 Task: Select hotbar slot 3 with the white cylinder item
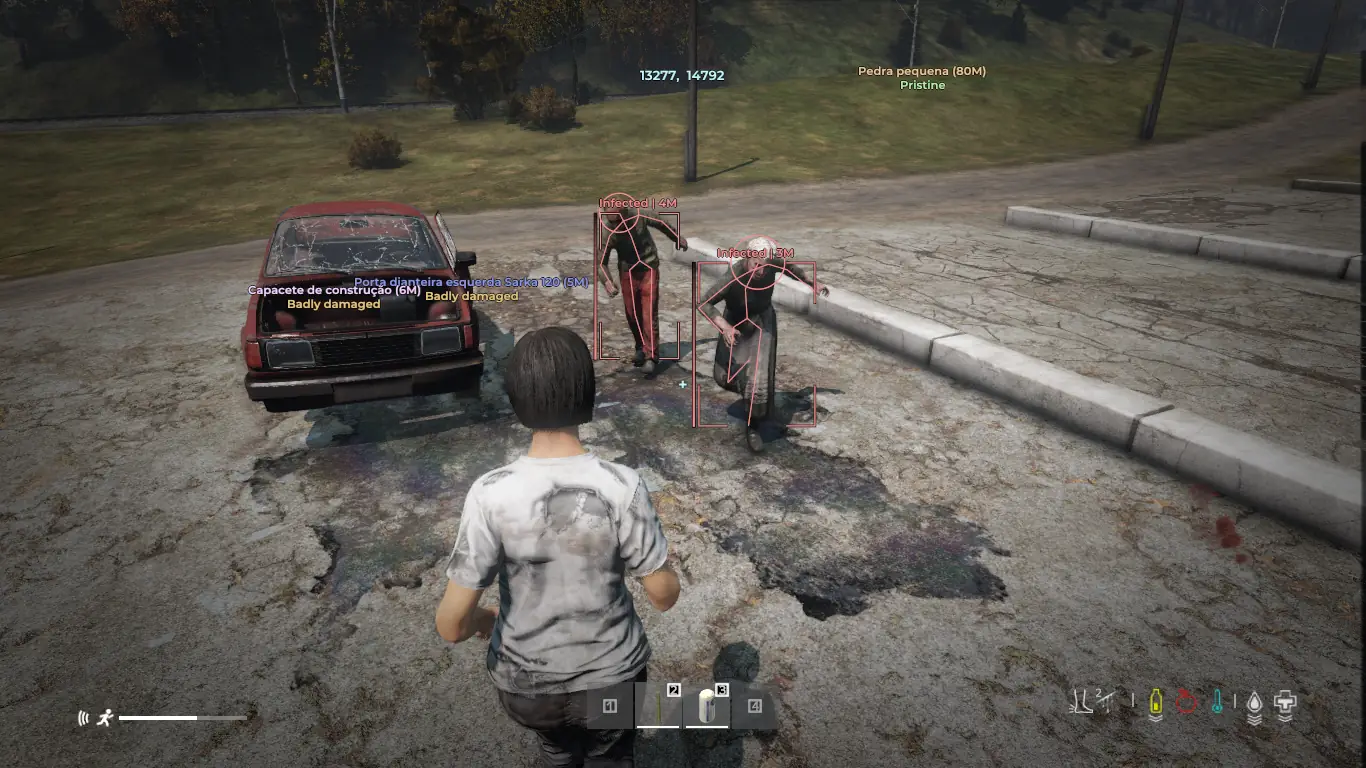pyautogui.click(x=707, y=706)
